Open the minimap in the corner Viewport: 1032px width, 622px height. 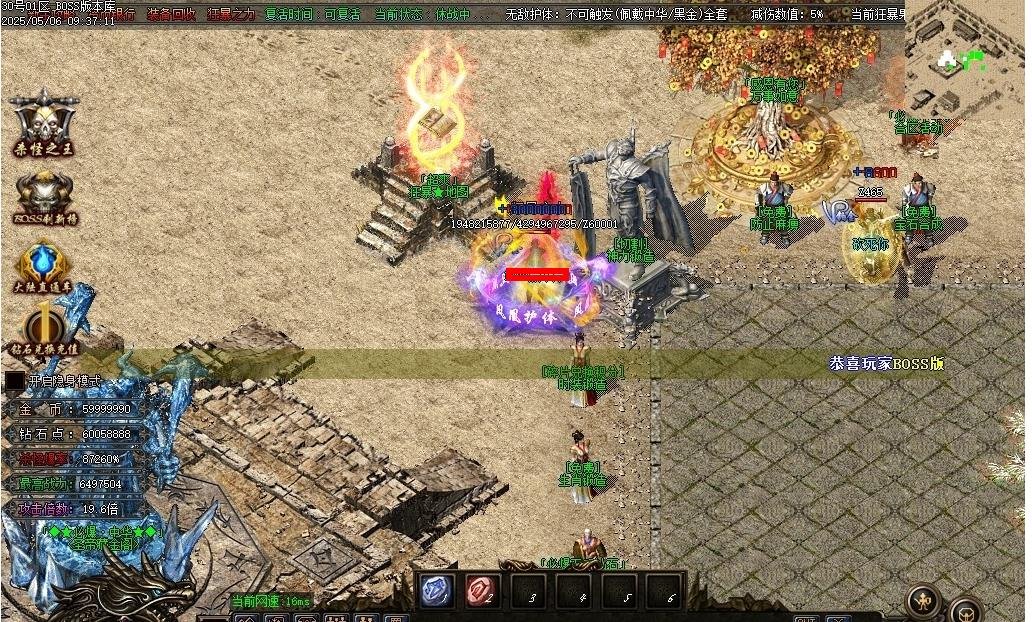(967, 60)
